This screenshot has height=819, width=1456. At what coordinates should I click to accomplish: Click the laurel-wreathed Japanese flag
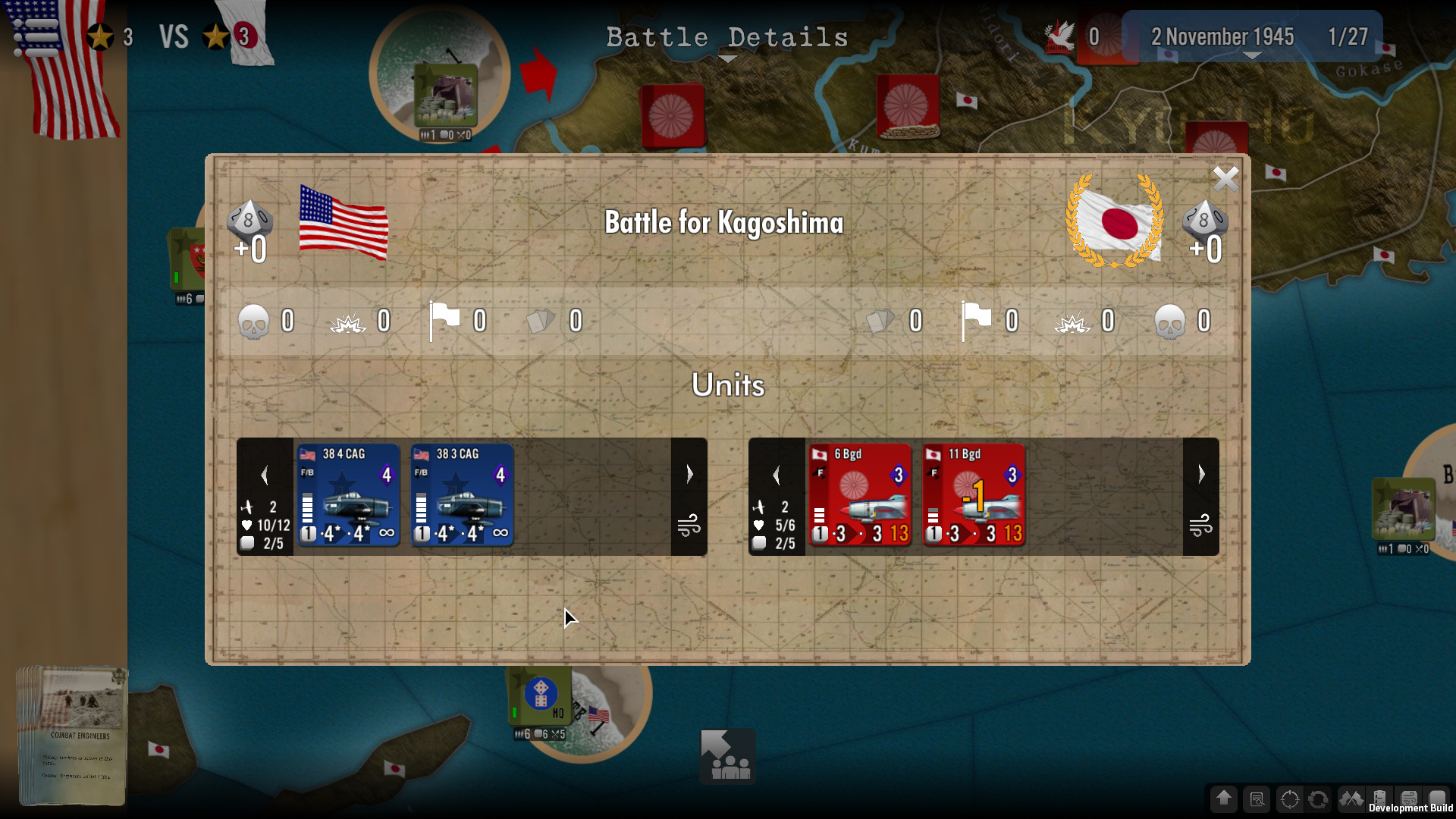point(1115,222)
